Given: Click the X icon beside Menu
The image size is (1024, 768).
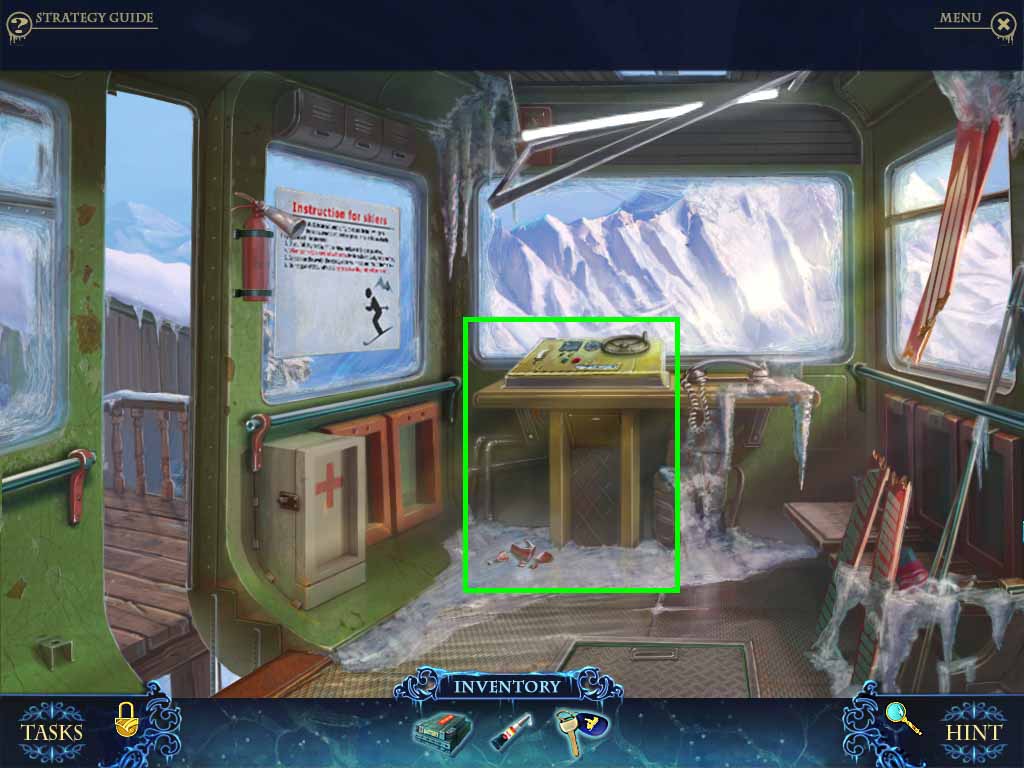Looking at the screenshot, I should 1004,23.
